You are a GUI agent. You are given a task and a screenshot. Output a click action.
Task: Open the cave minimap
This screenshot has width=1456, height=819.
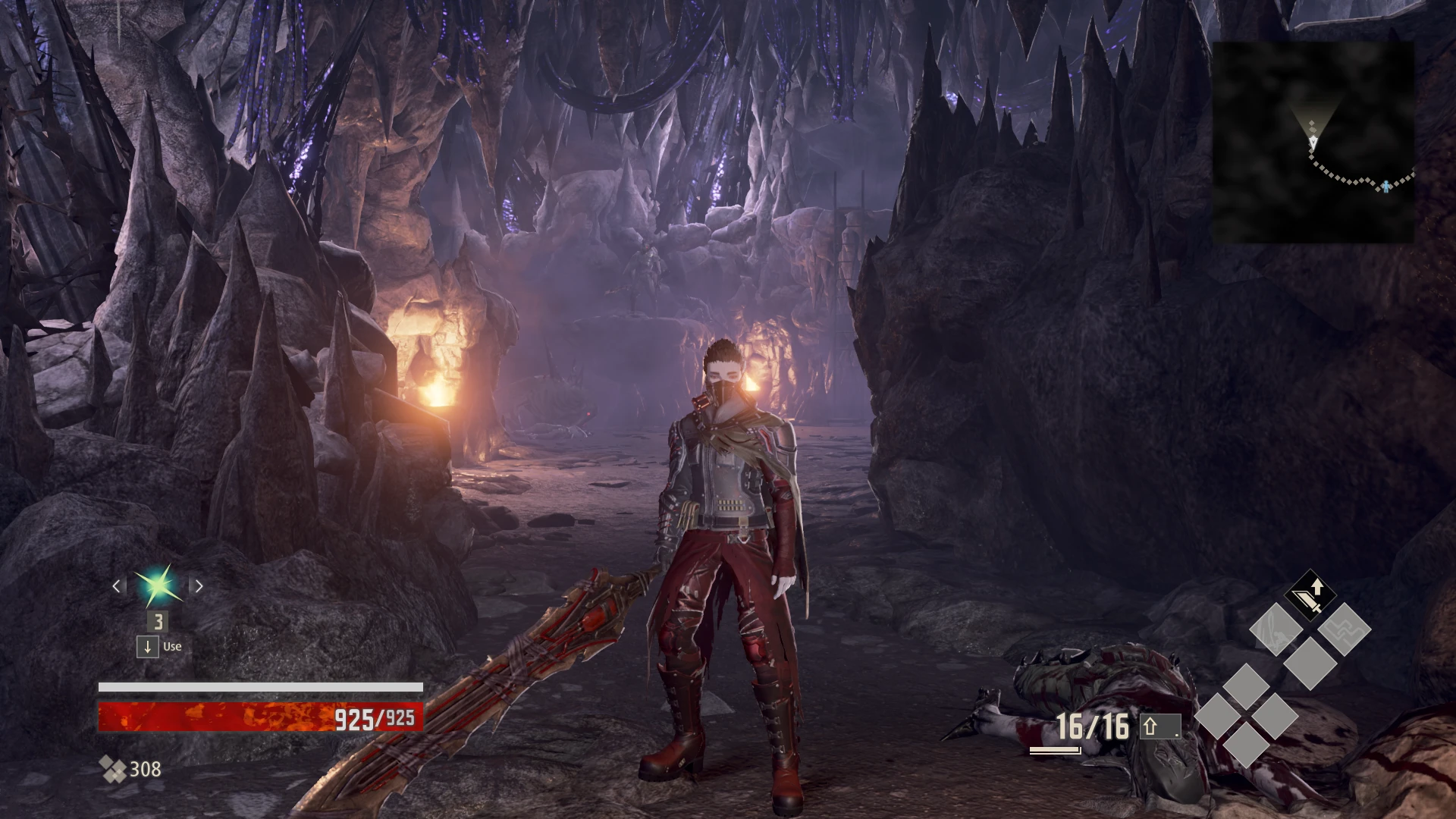click(1313, 142)
